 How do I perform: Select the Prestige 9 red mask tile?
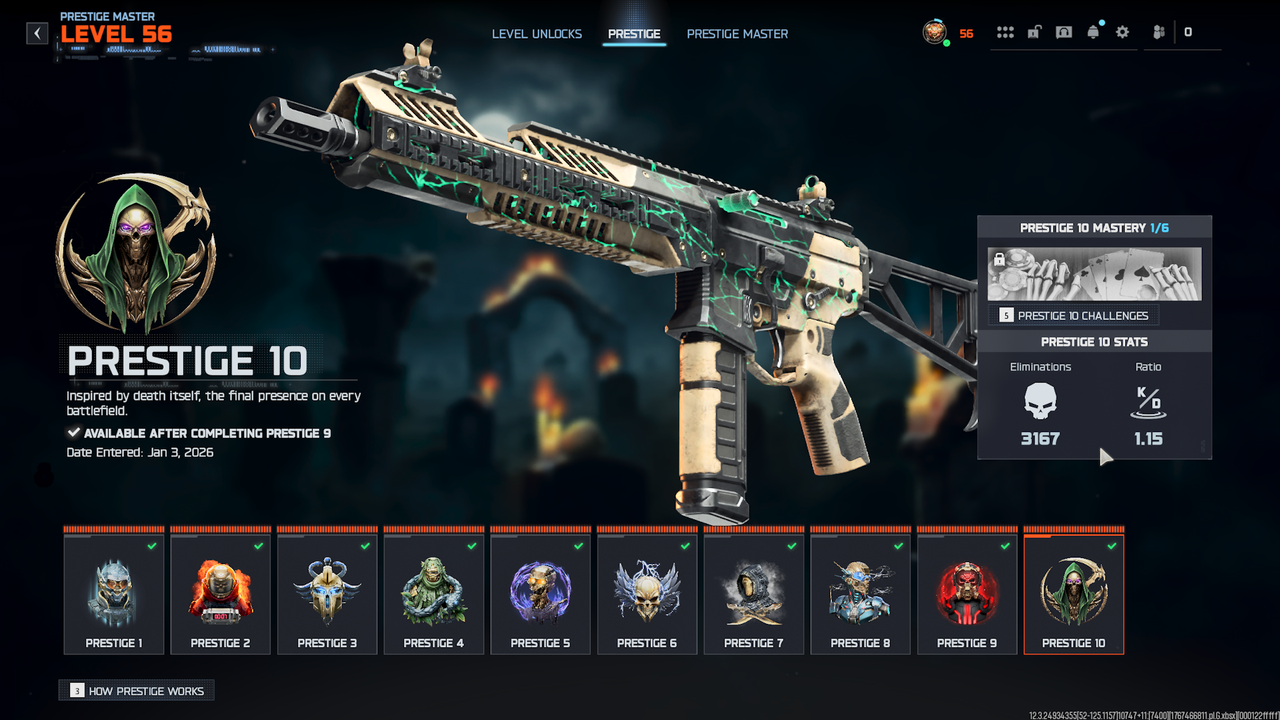[967, 595]
